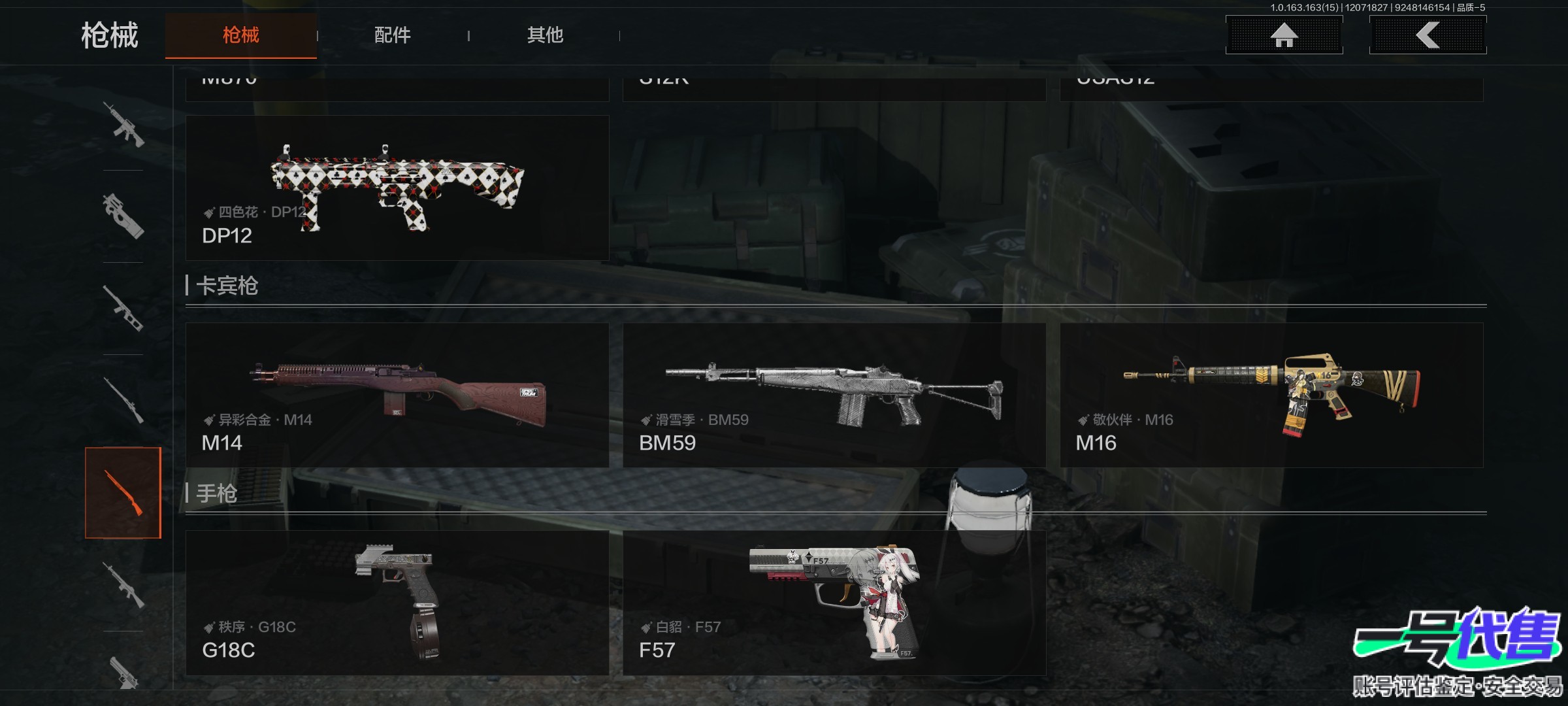
Task: Select the pistol category icon in sidebar
Action: (x=123, y=670)
